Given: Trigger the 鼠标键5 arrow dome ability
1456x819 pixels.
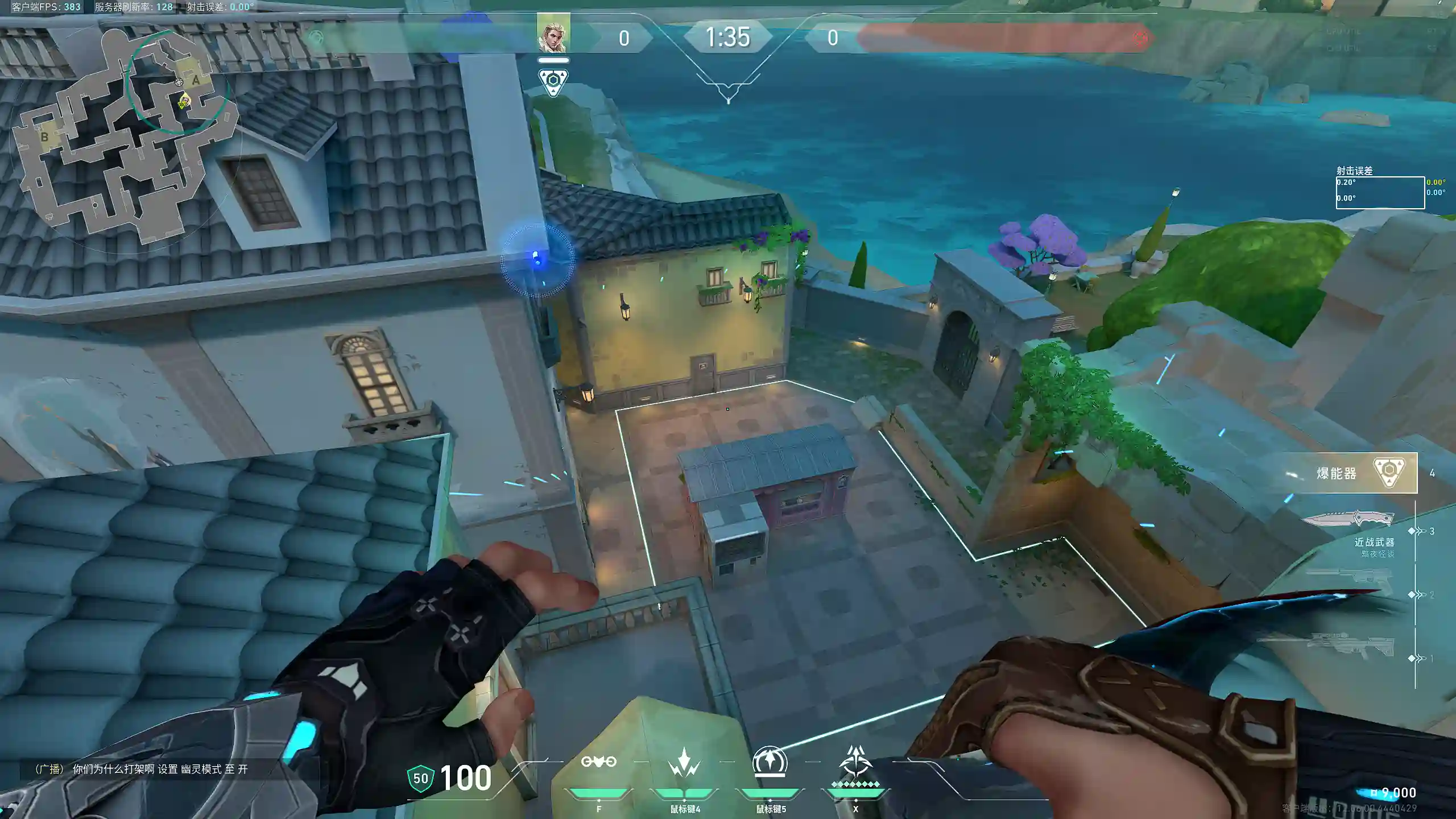Looking at the screenshot, I should tap(770, 762).
